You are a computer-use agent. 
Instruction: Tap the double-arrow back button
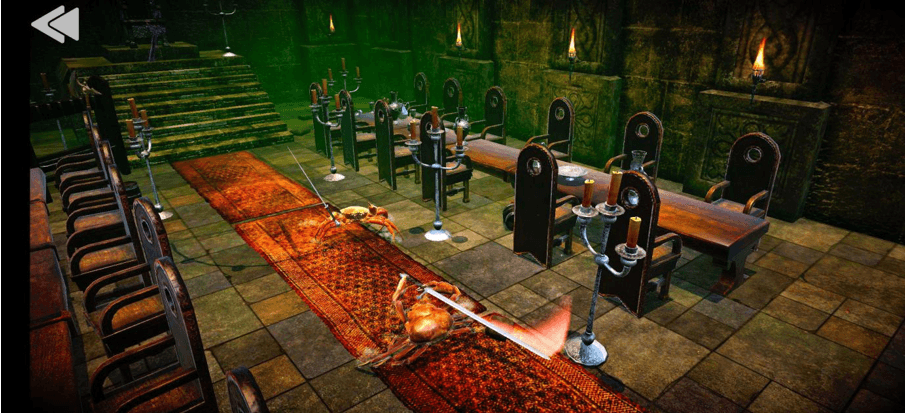[55, 24]
